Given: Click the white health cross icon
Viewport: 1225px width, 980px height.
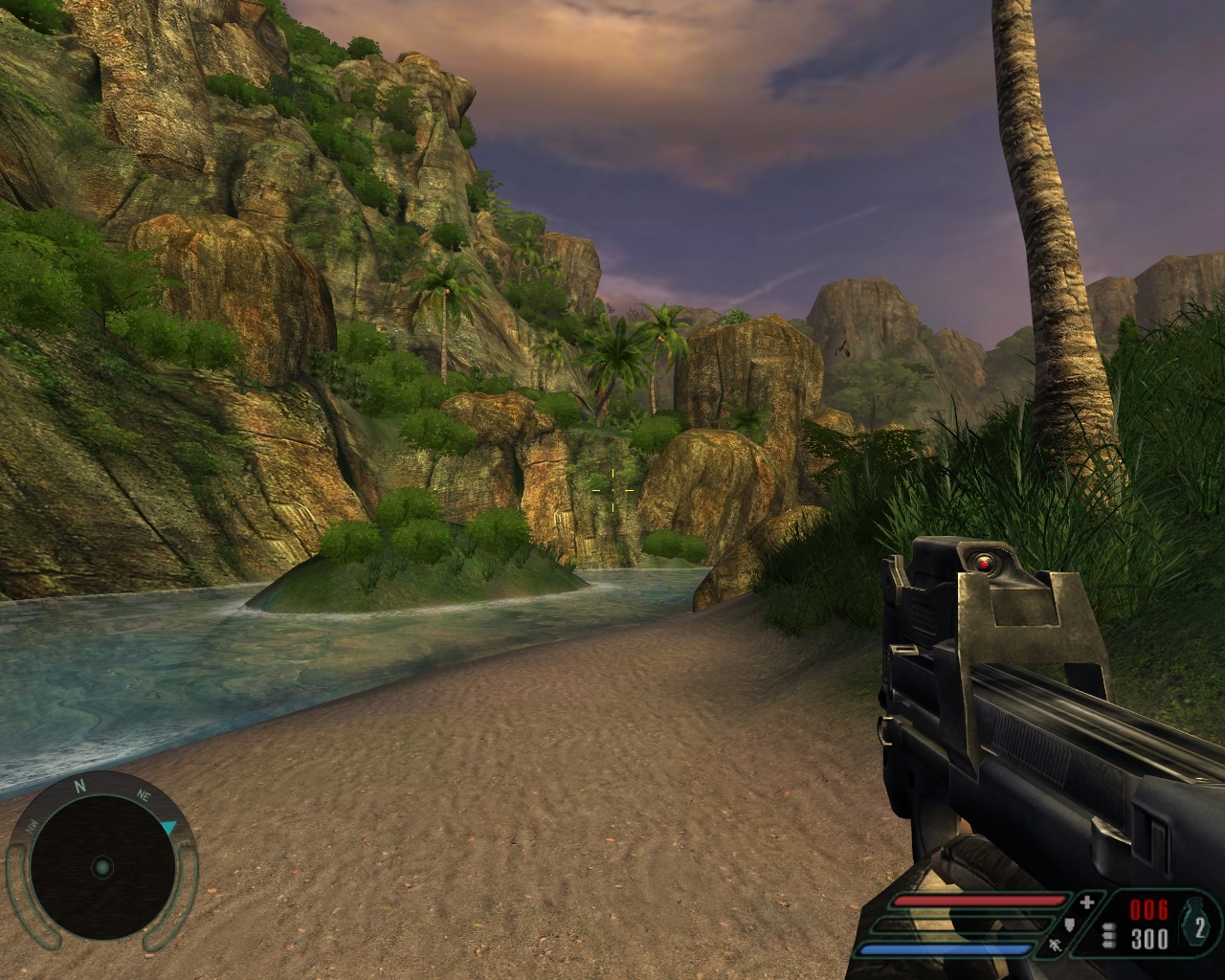Looking at the screenshot, I should coord(1086,902).
